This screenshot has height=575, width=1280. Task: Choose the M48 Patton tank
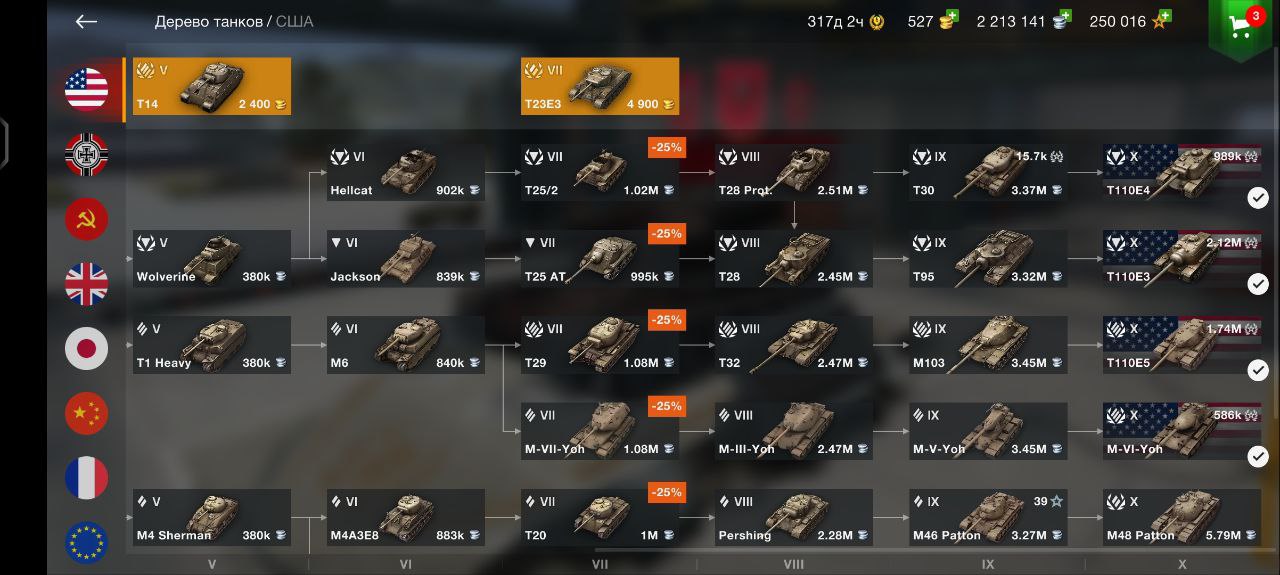[x=1182, y=518]
